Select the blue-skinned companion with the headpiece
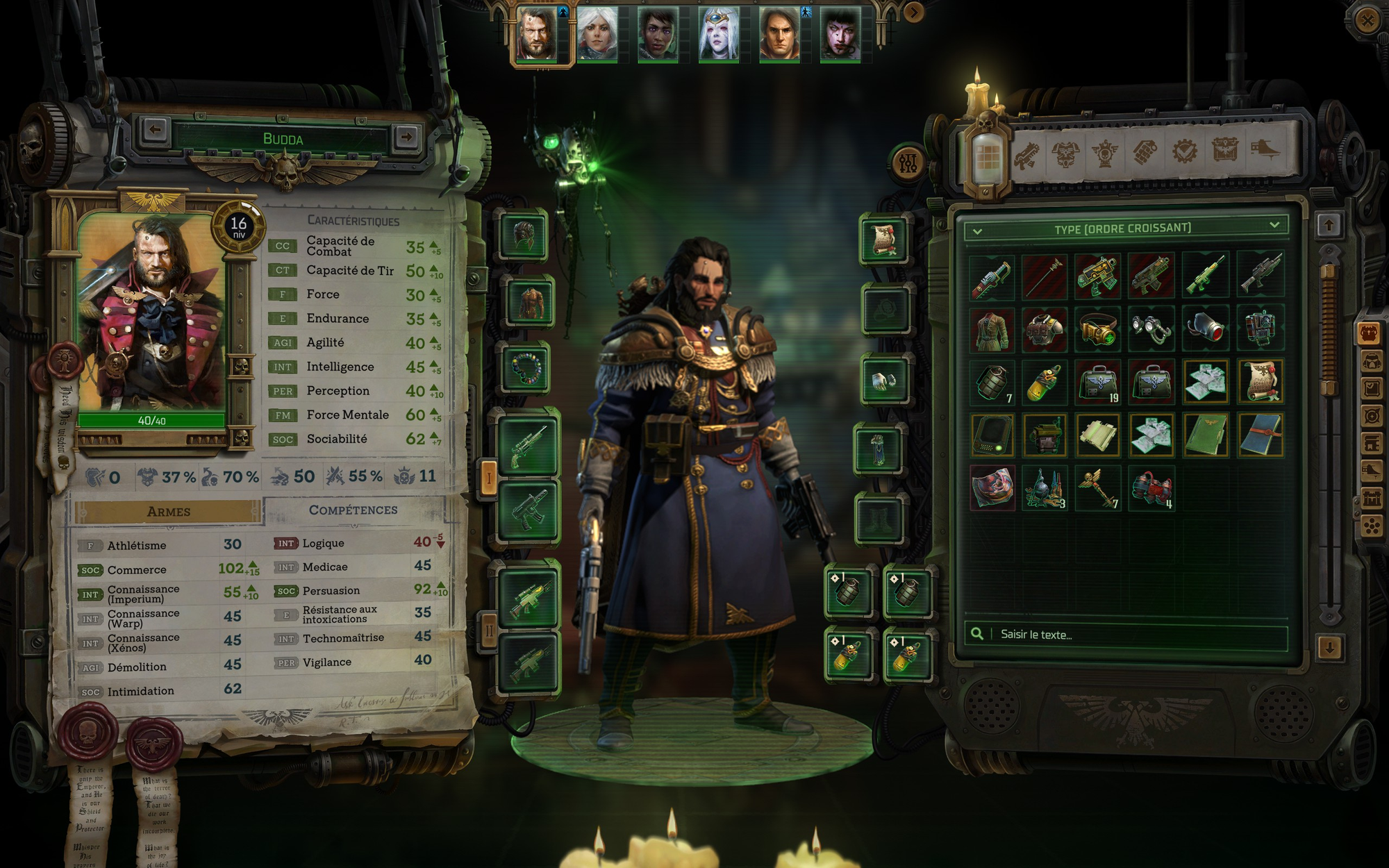 pyautogui.click(x=718, y=34)
